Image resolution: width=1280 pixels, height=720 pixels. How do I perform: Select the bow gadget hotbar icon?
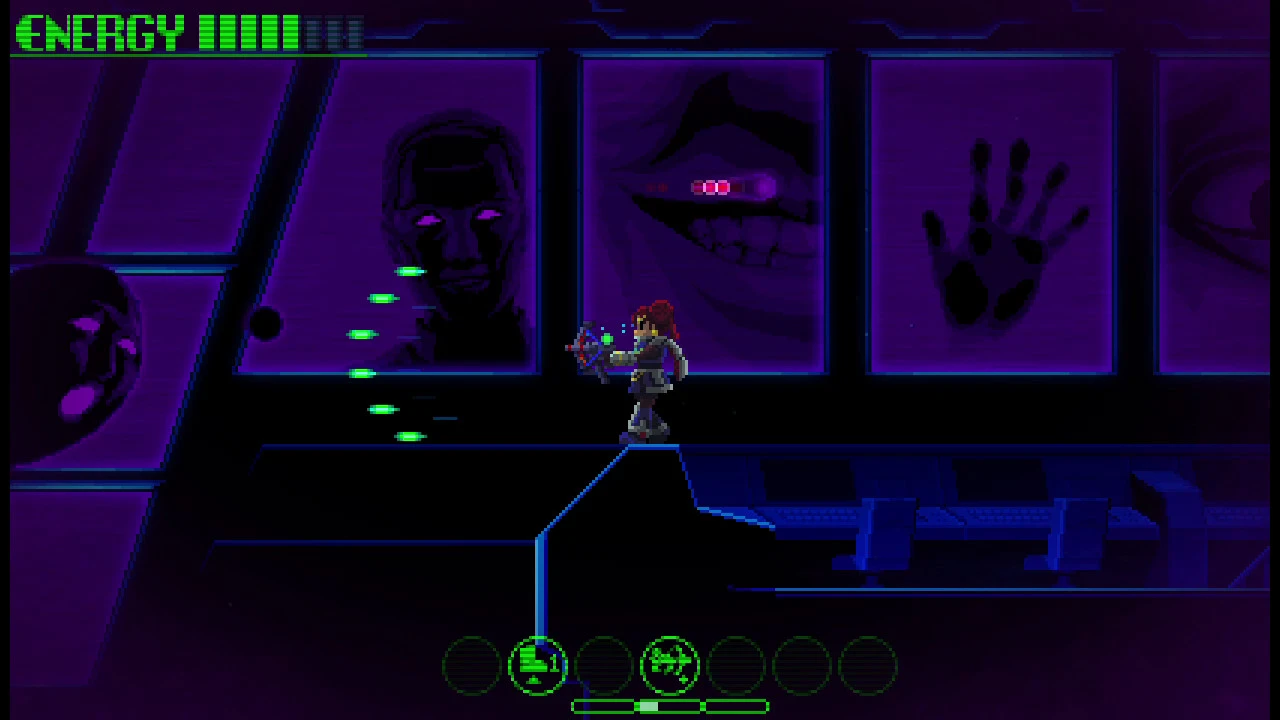(670, 663)
